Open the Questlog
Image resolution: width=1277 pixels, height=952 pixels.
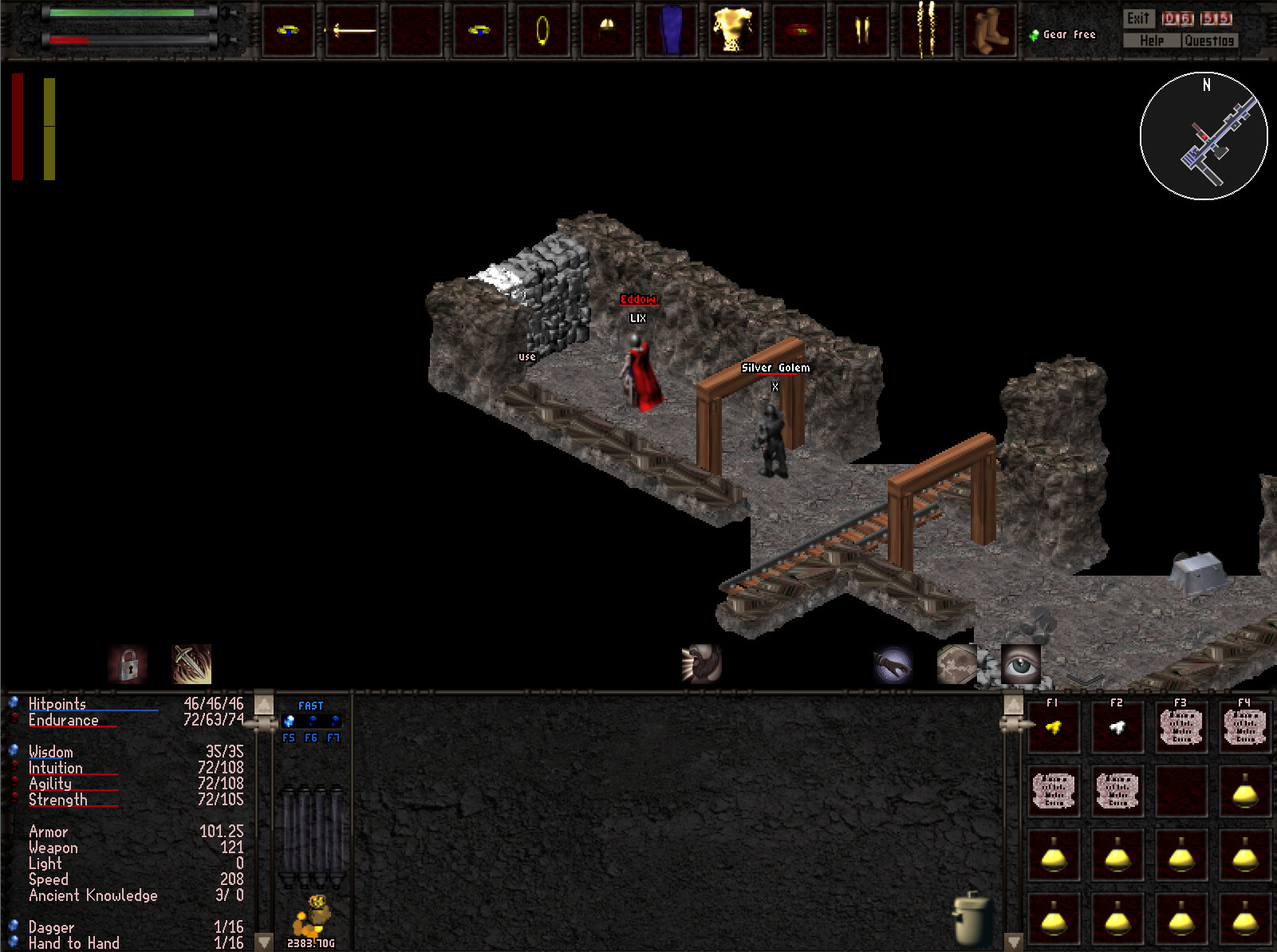(1210, 41)
